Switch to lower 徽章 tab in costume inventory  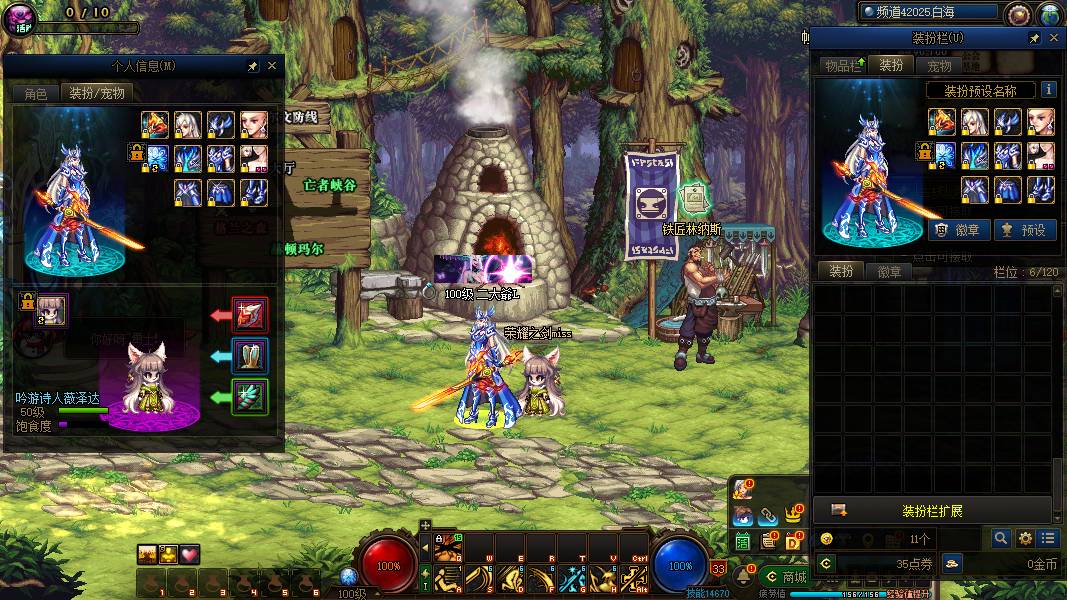tap(889, 272)
